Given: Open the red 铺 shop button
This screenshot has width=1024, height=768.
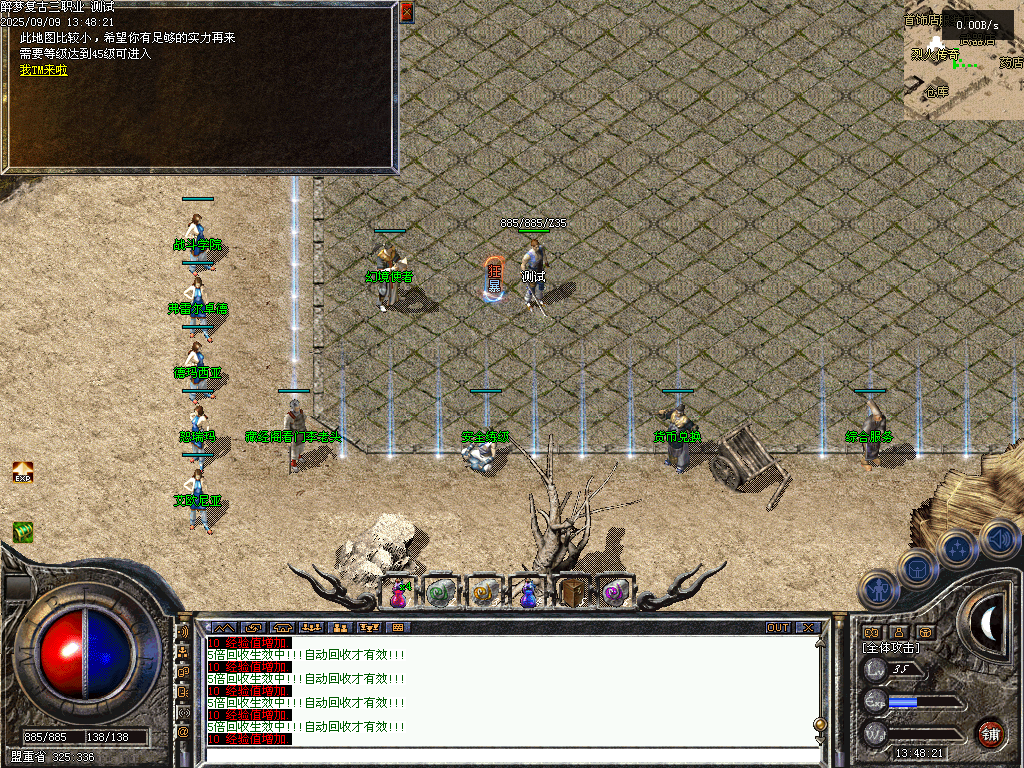Looking at the screenshot, I should point(990,733).
